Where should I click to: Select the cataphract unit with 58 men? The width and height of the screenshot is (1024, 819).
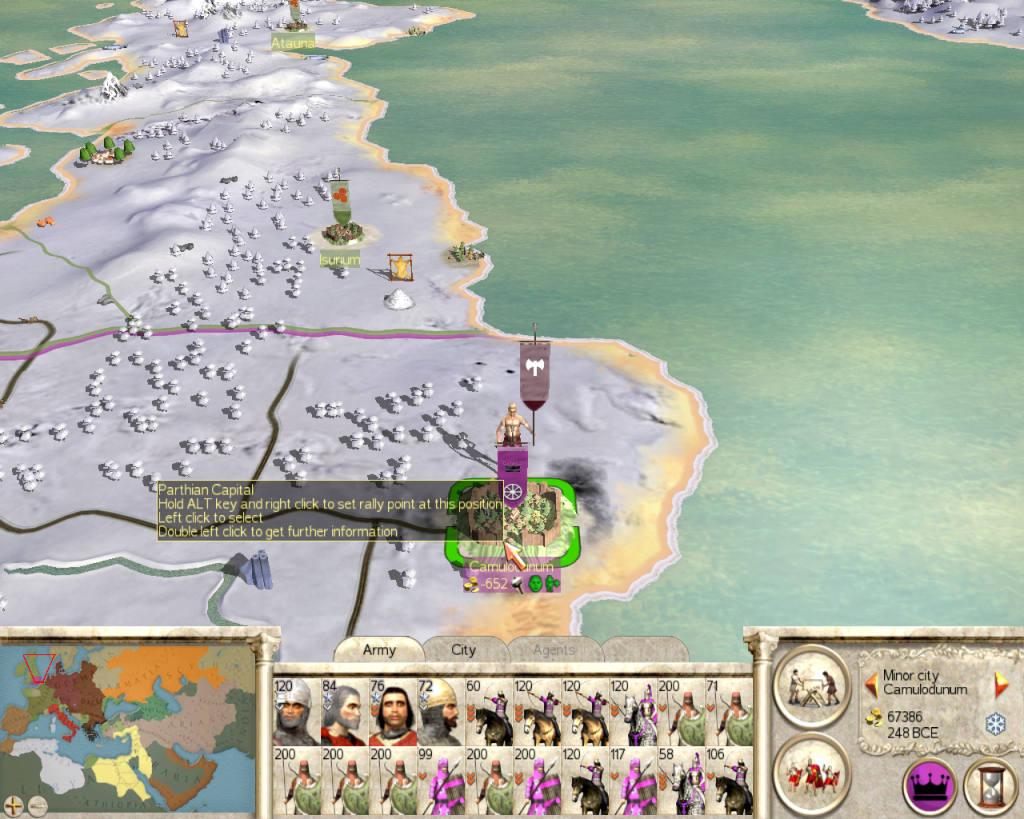point(680,781)
